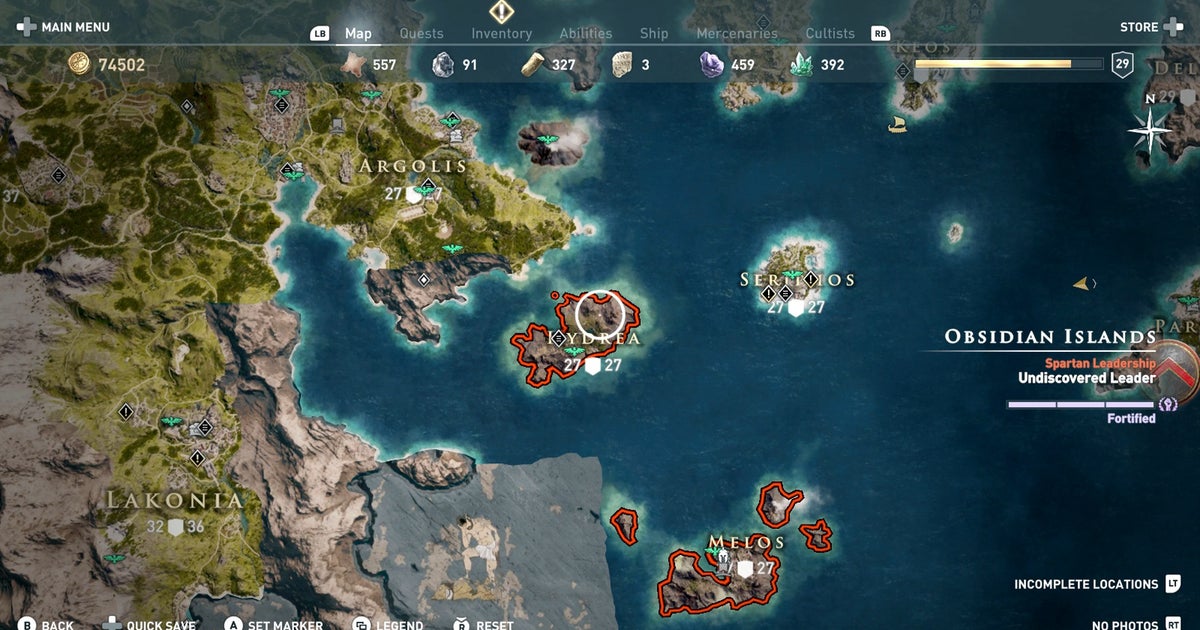The image size is (1200, 630).
Task: Switch to the Cultists tab
Action: click(830, 33)
